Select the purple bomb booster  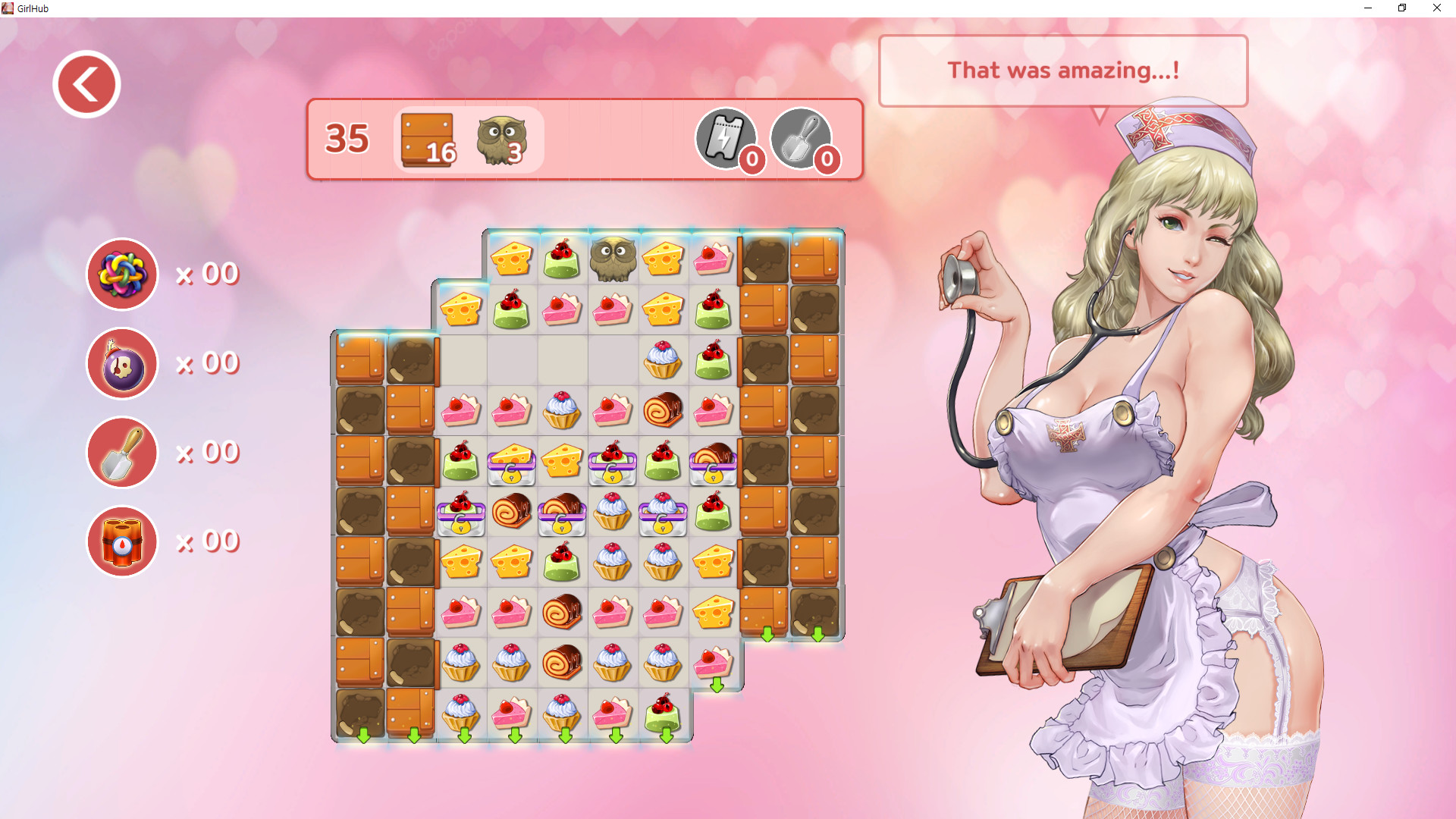pos(121,363)
